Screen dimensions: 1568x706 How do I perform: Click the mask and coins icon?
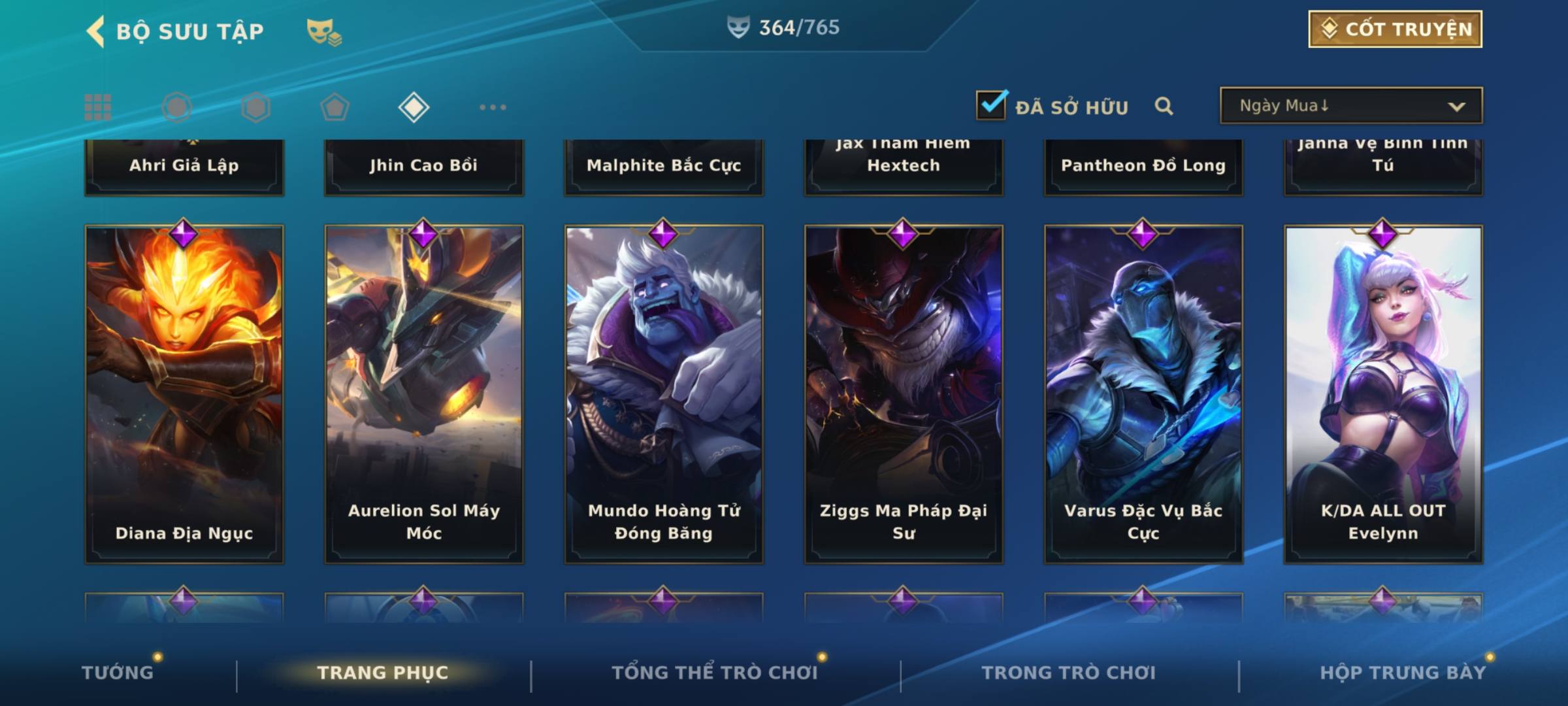pos(324,31)
